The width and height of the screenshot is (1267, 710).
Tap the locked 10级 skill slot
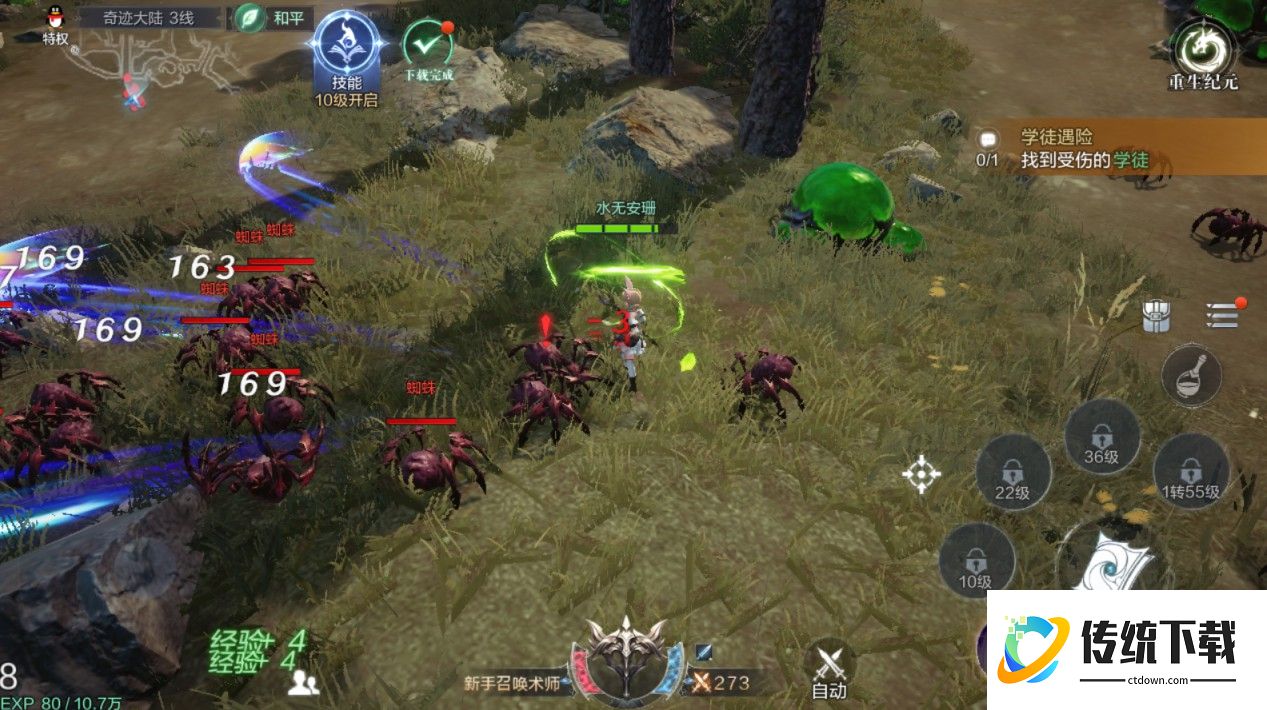pos(976,562)
